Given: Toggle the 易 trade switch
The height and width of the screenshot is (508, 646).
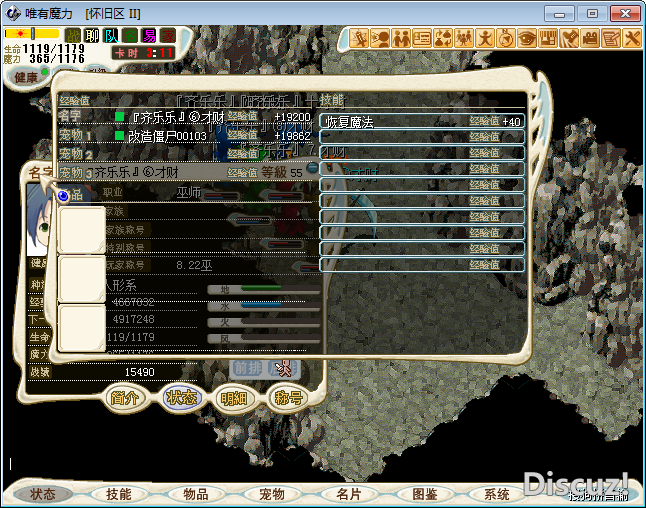Looking at the screenshot, I should coord(149,35).
